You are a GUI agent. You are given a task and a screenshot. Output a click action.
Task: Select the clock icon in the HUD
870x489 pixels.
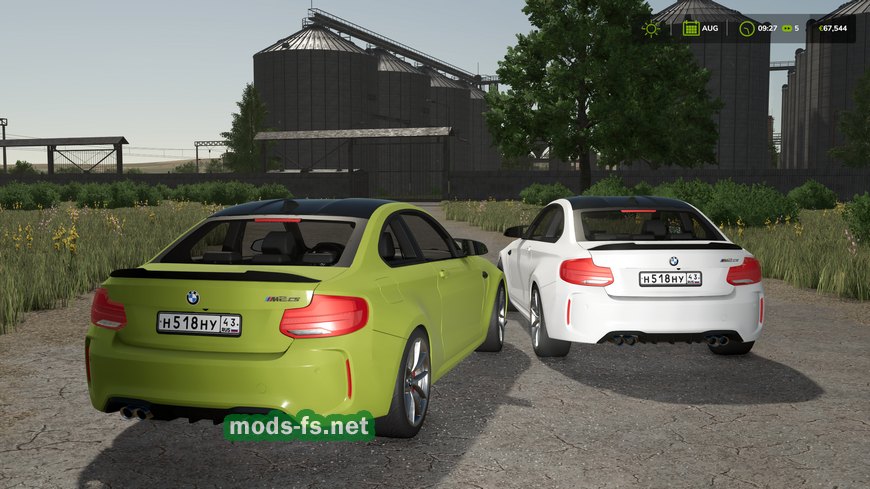(747, 28)
